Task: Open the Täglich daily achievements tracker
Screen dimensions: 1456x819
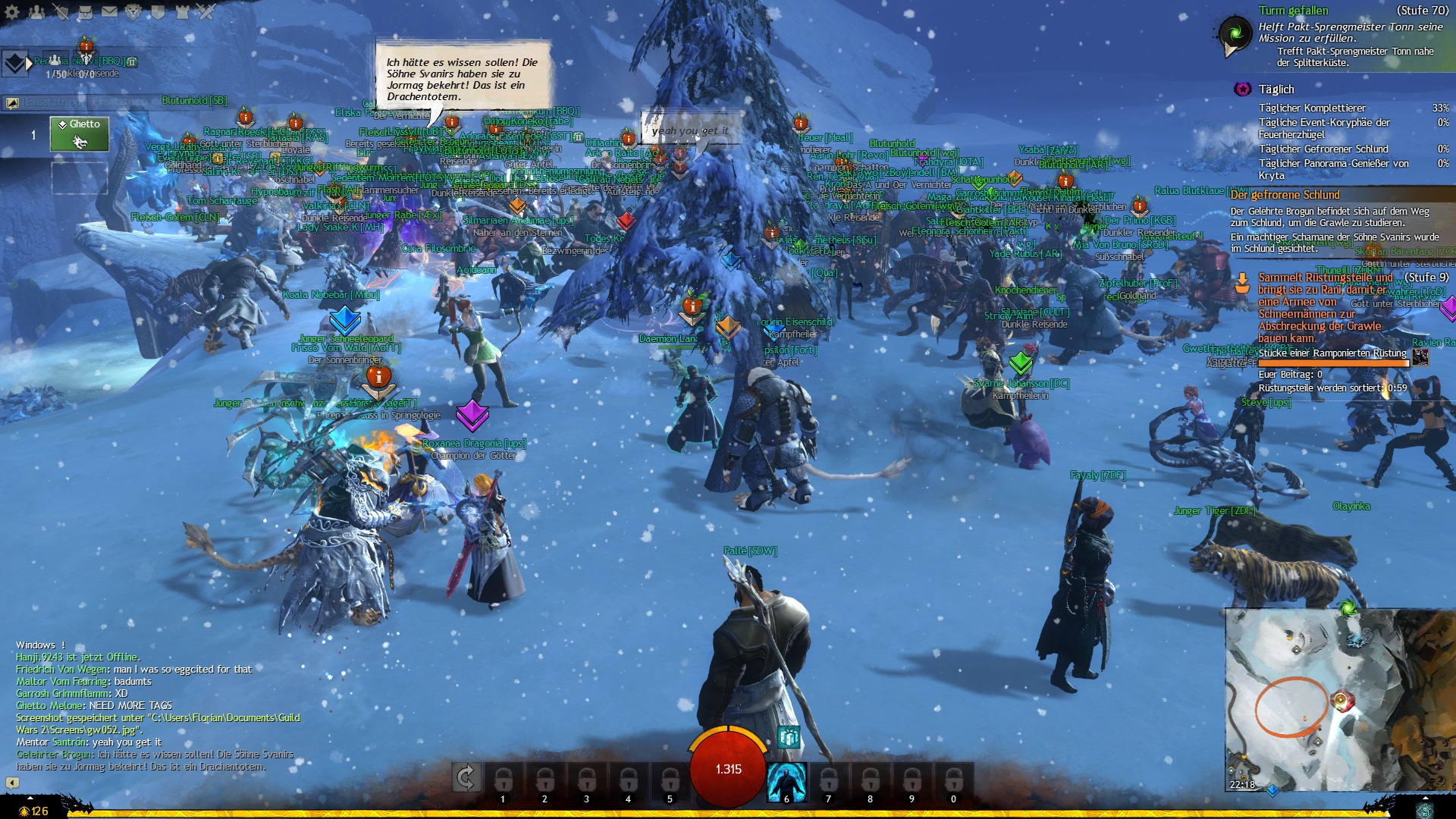Action: pyautogui.click(x=1276, y=89)
